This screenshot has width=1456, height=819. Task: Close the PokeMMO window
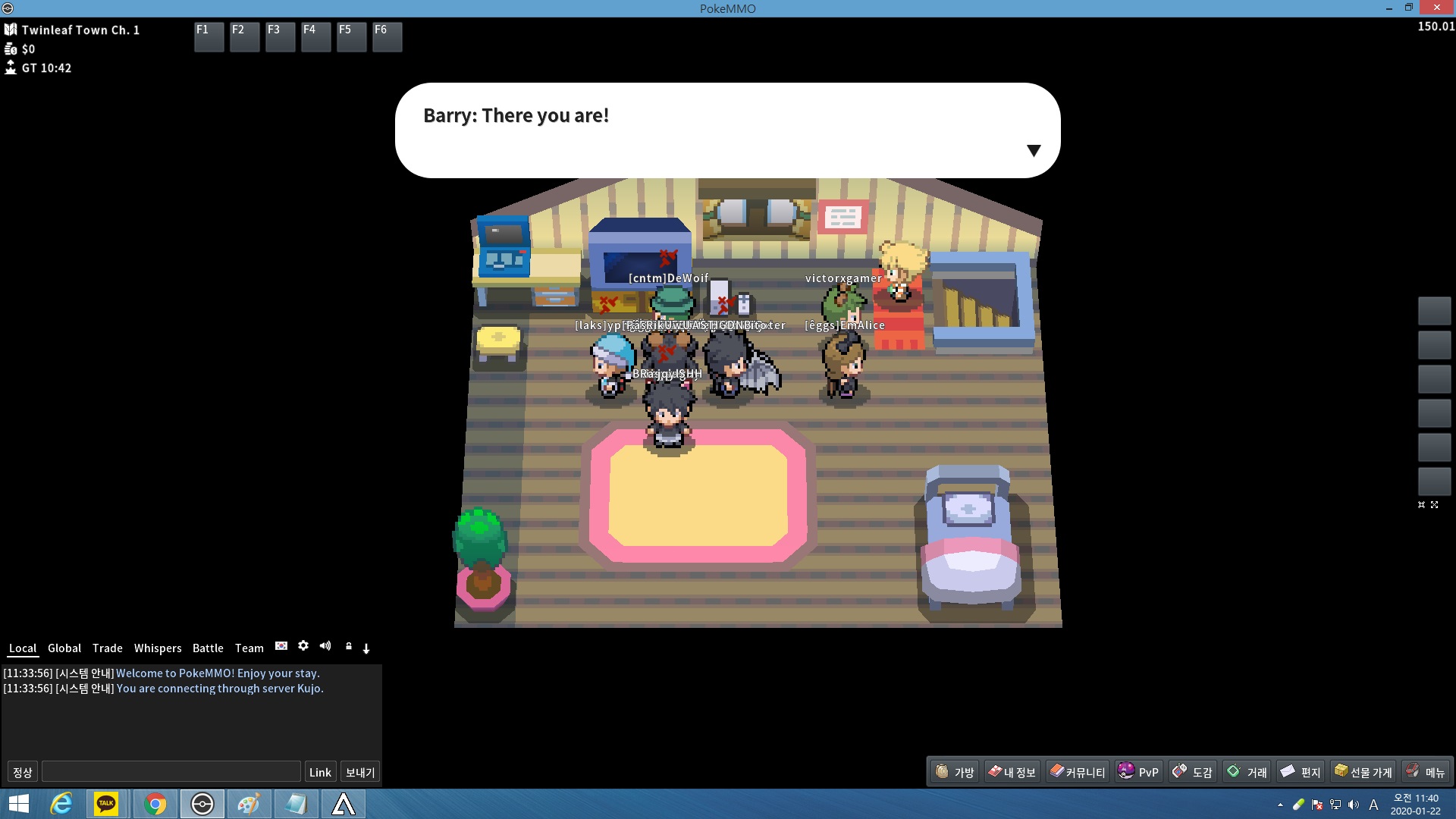click(x=1436, y=8)
